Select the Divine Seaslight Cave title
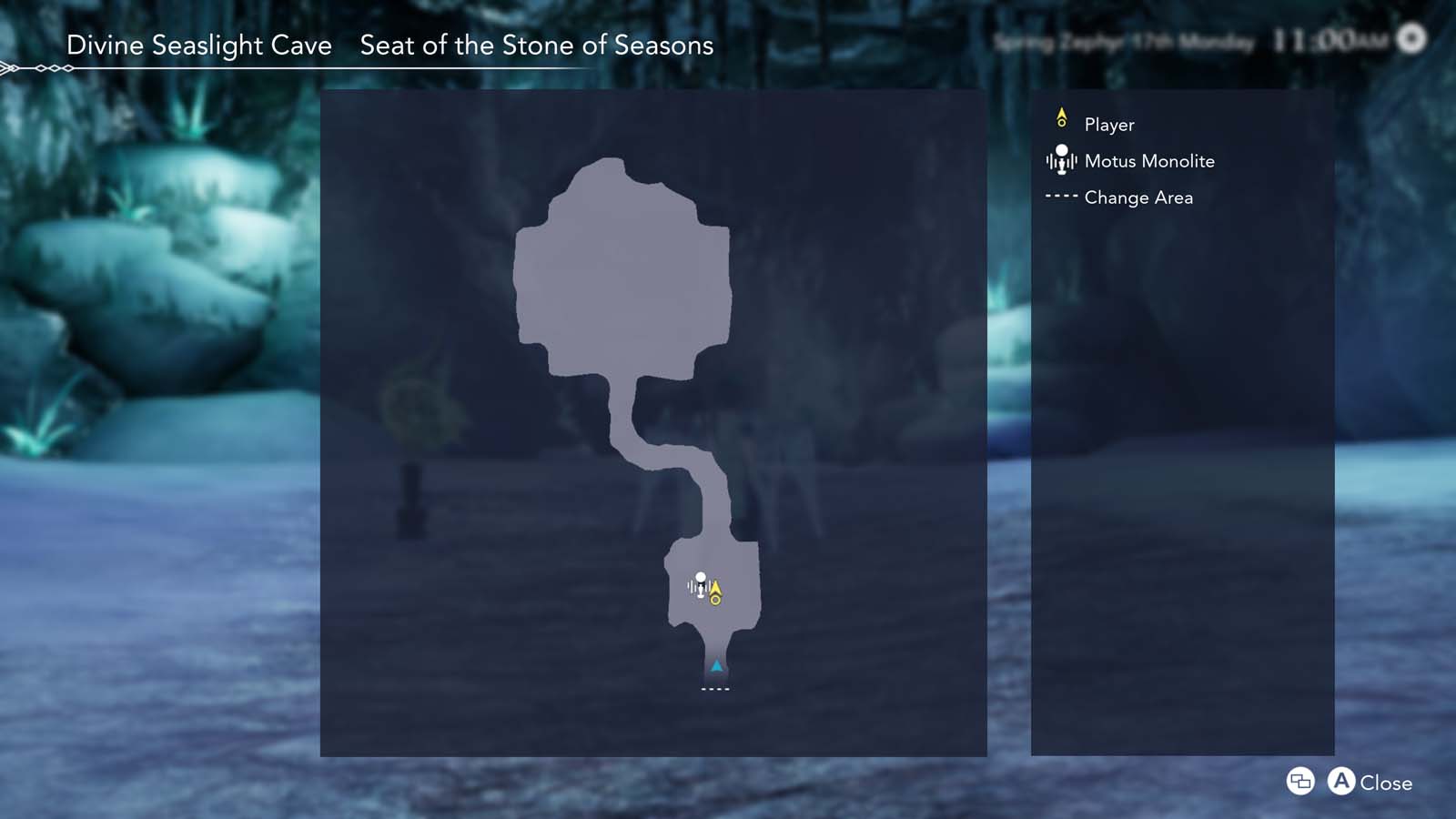Screen dimensions: 1456x819 pos(200,45)
